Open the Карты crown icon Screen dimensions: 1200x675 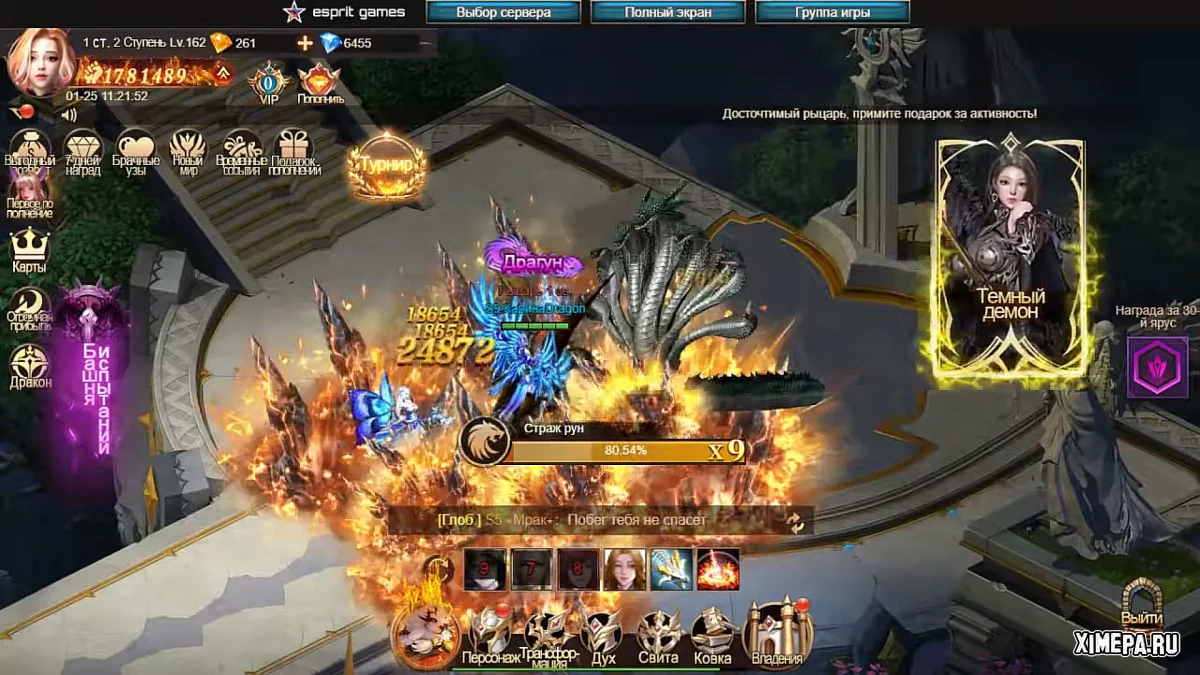point(30,248)
